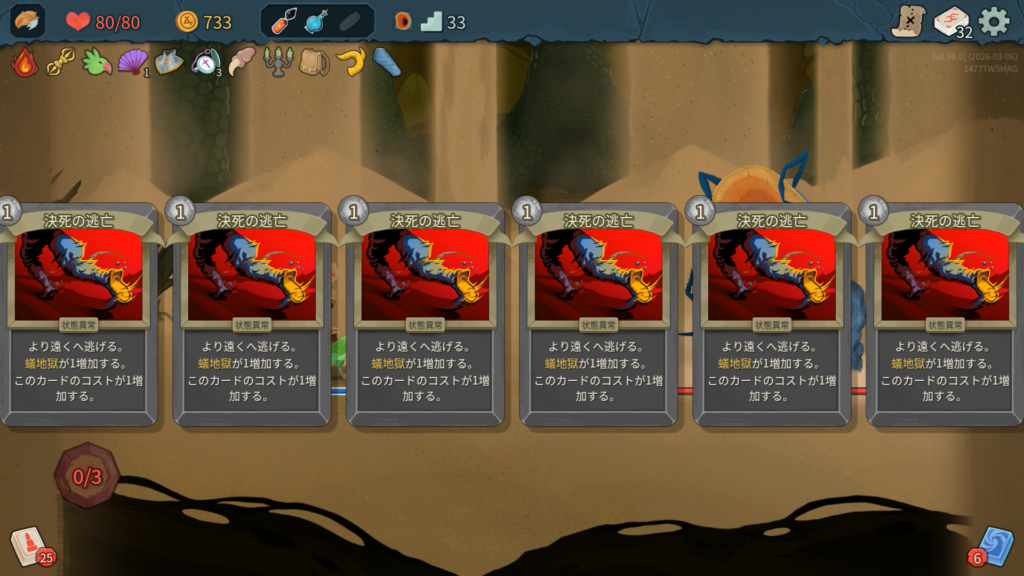The height and width of the screenshot is (576, 1024).
Task: View the deck of 32 cards
Action: tap(951, 21)
